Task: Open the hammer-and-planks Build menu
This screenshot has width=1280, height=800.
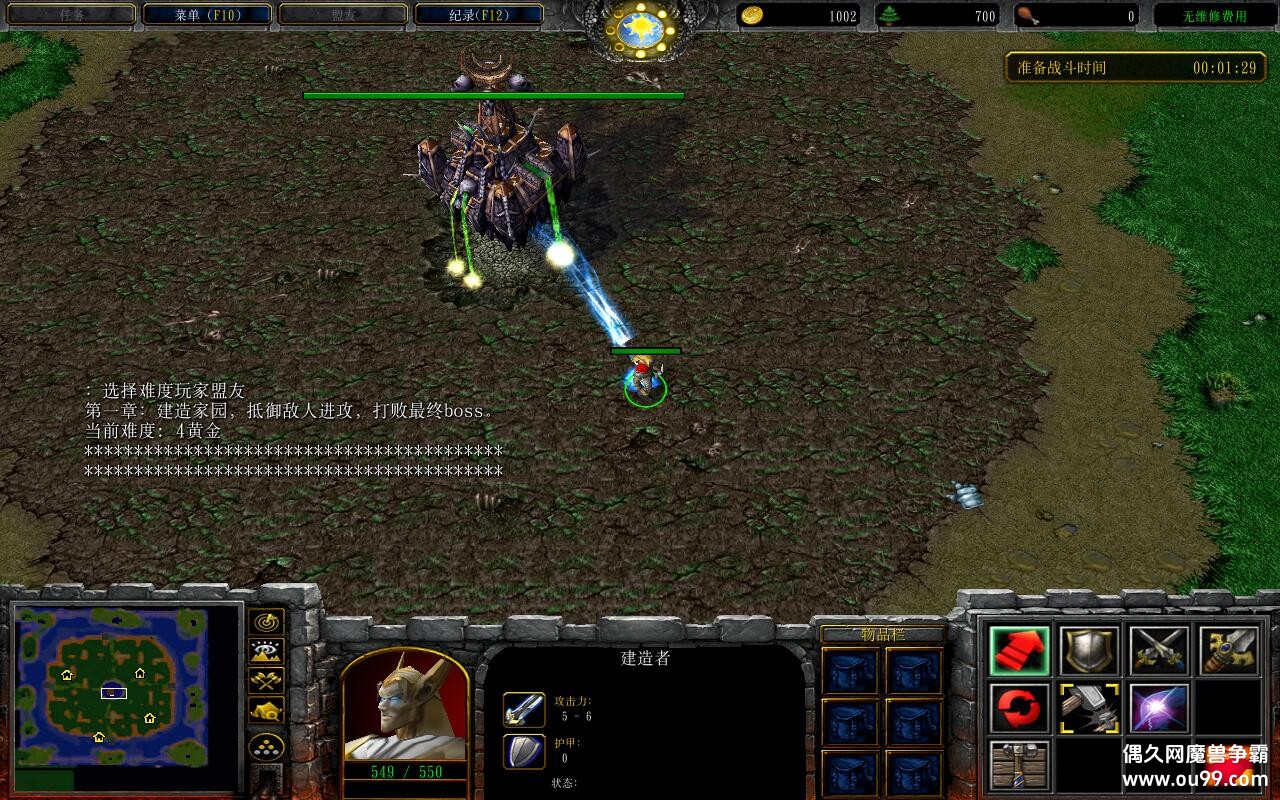Action: (x=1019, y=765)
